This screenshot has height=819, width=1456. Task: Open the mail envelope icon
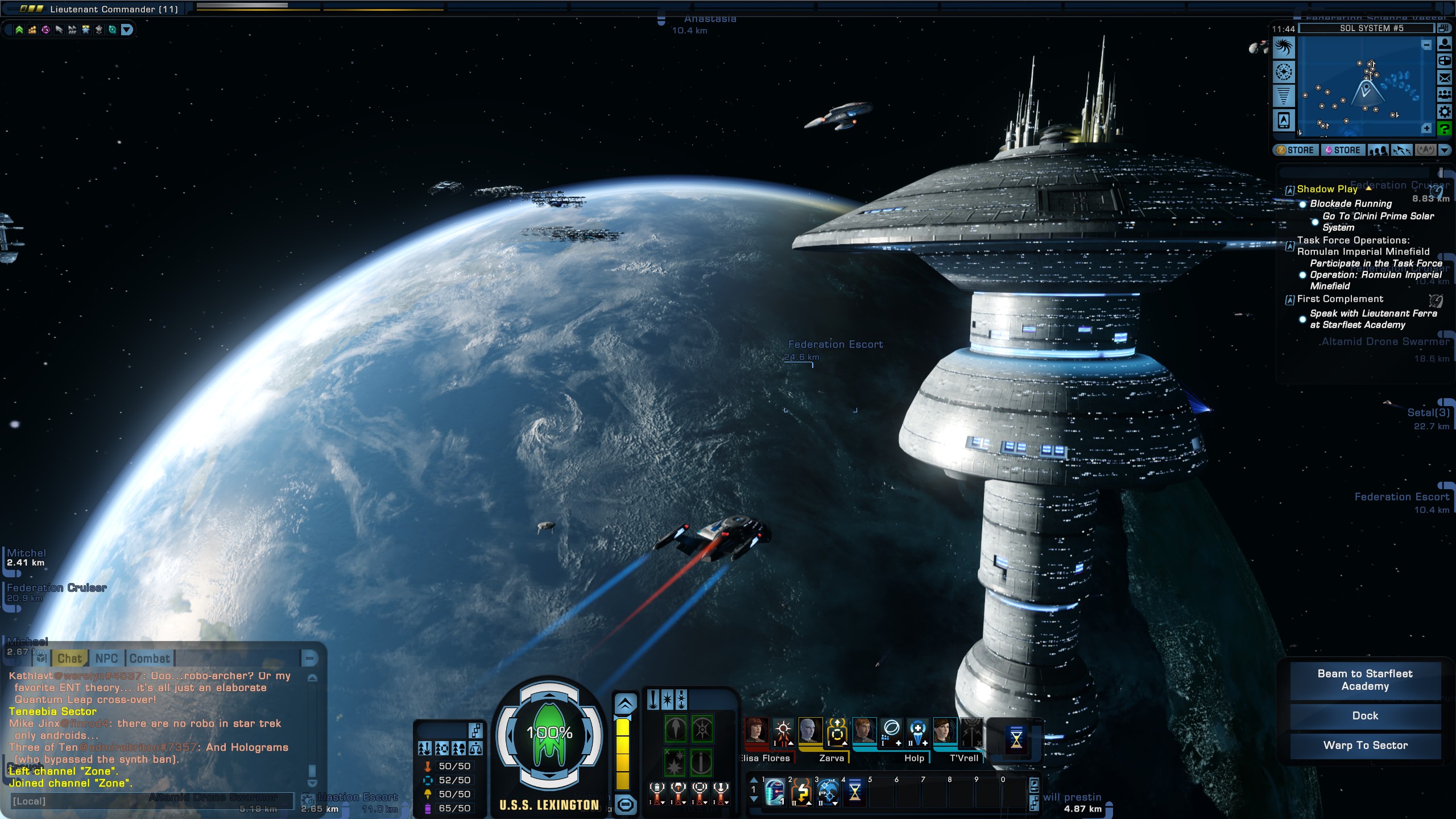coord(1445,78)
